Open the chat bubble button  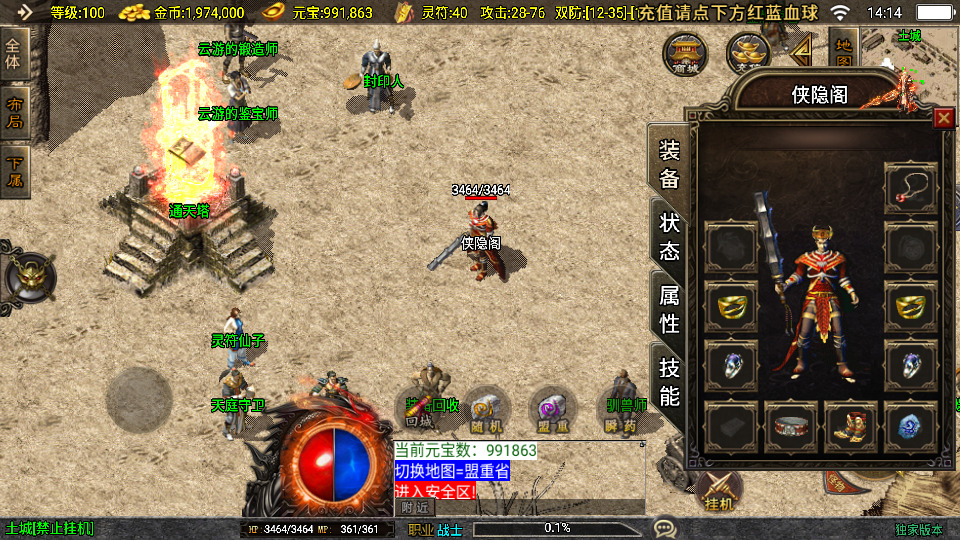click(664, 527)
